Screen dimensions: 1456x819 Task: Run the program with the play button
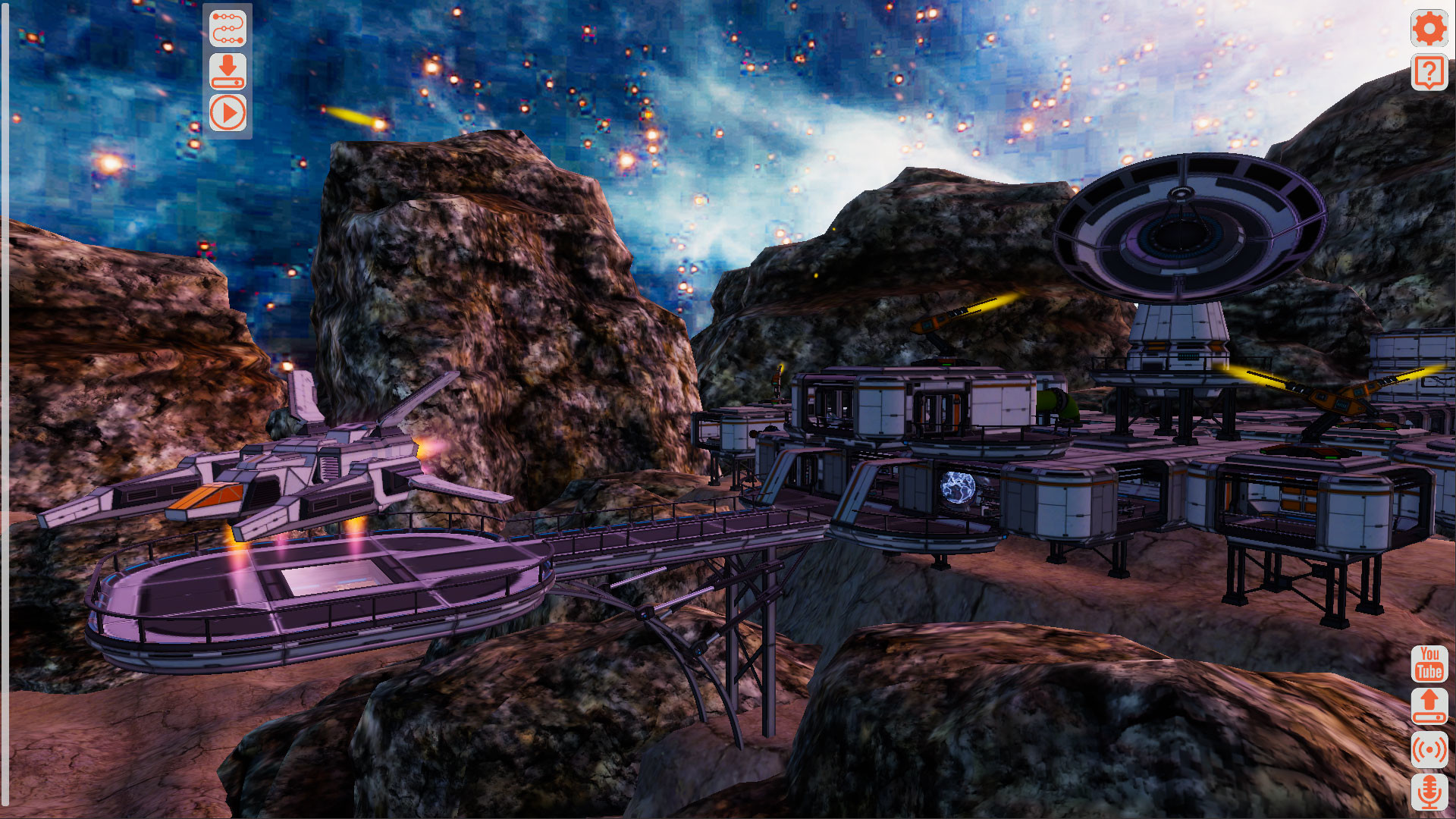pos(229,114)
